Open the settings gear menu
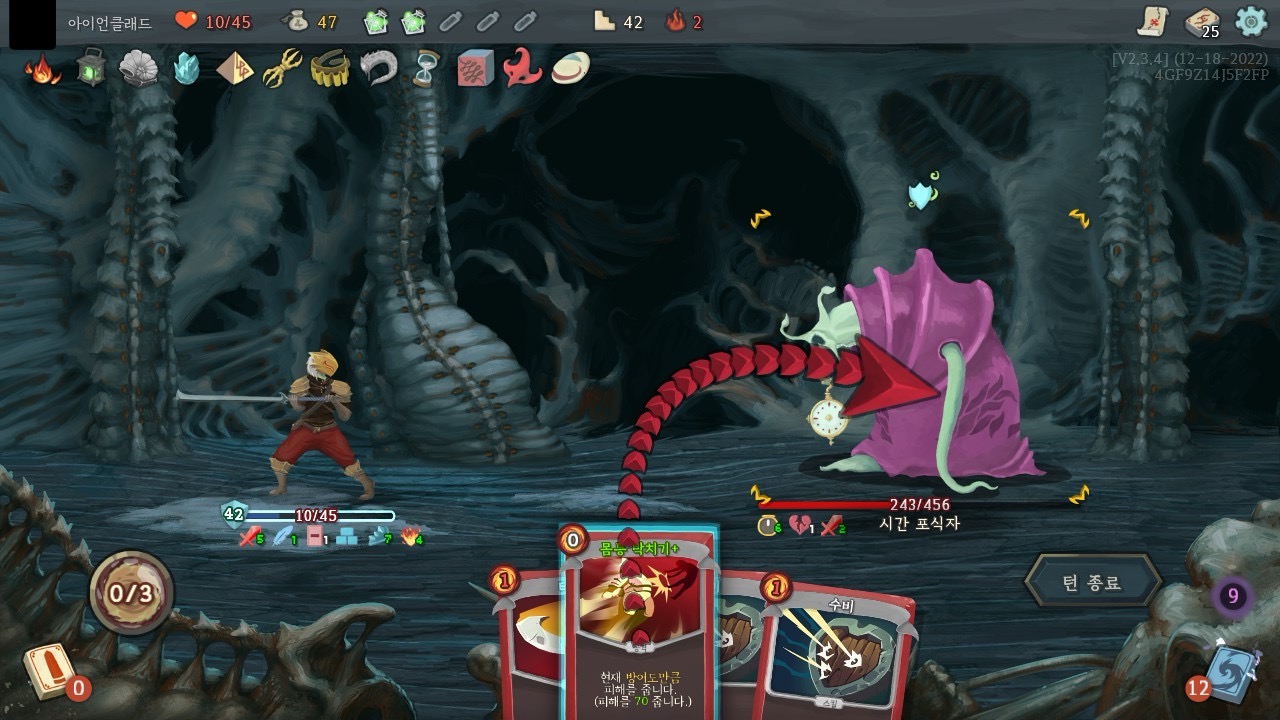1280x720 pixels. click(x=1251, y=21)
